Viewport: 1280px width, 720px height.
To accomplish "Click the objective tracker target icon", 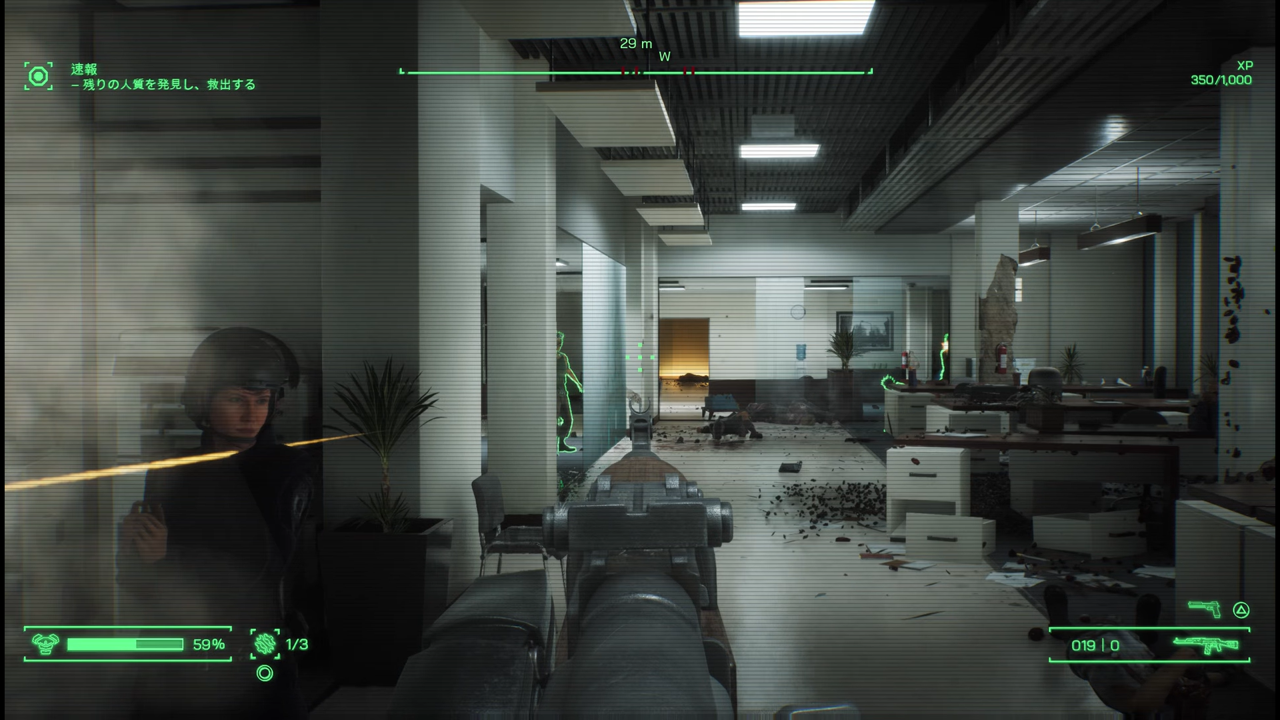I will (x=38, y=76).
